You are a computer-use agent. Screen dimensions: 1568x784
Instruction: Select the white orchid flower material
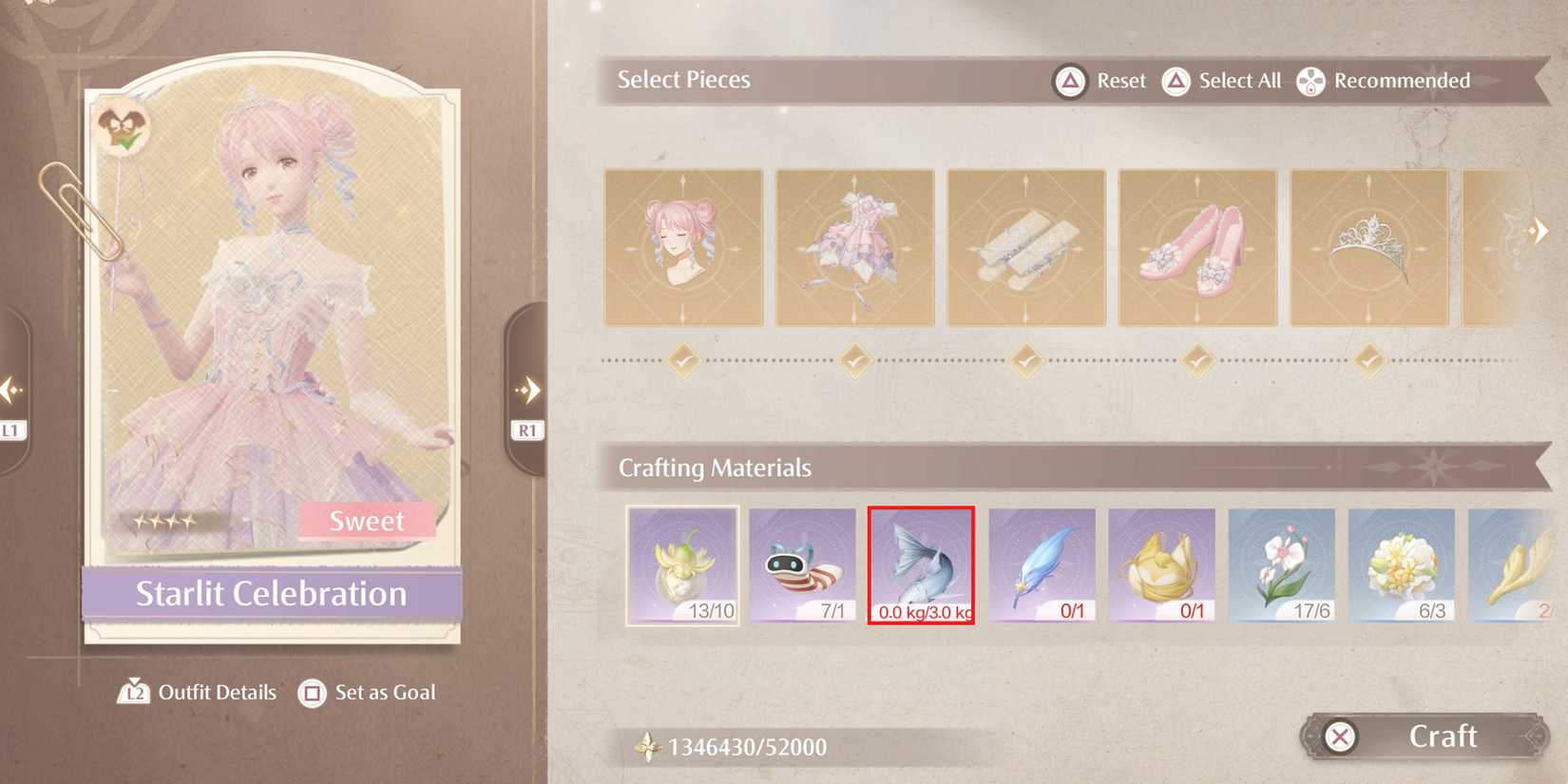1281,565
